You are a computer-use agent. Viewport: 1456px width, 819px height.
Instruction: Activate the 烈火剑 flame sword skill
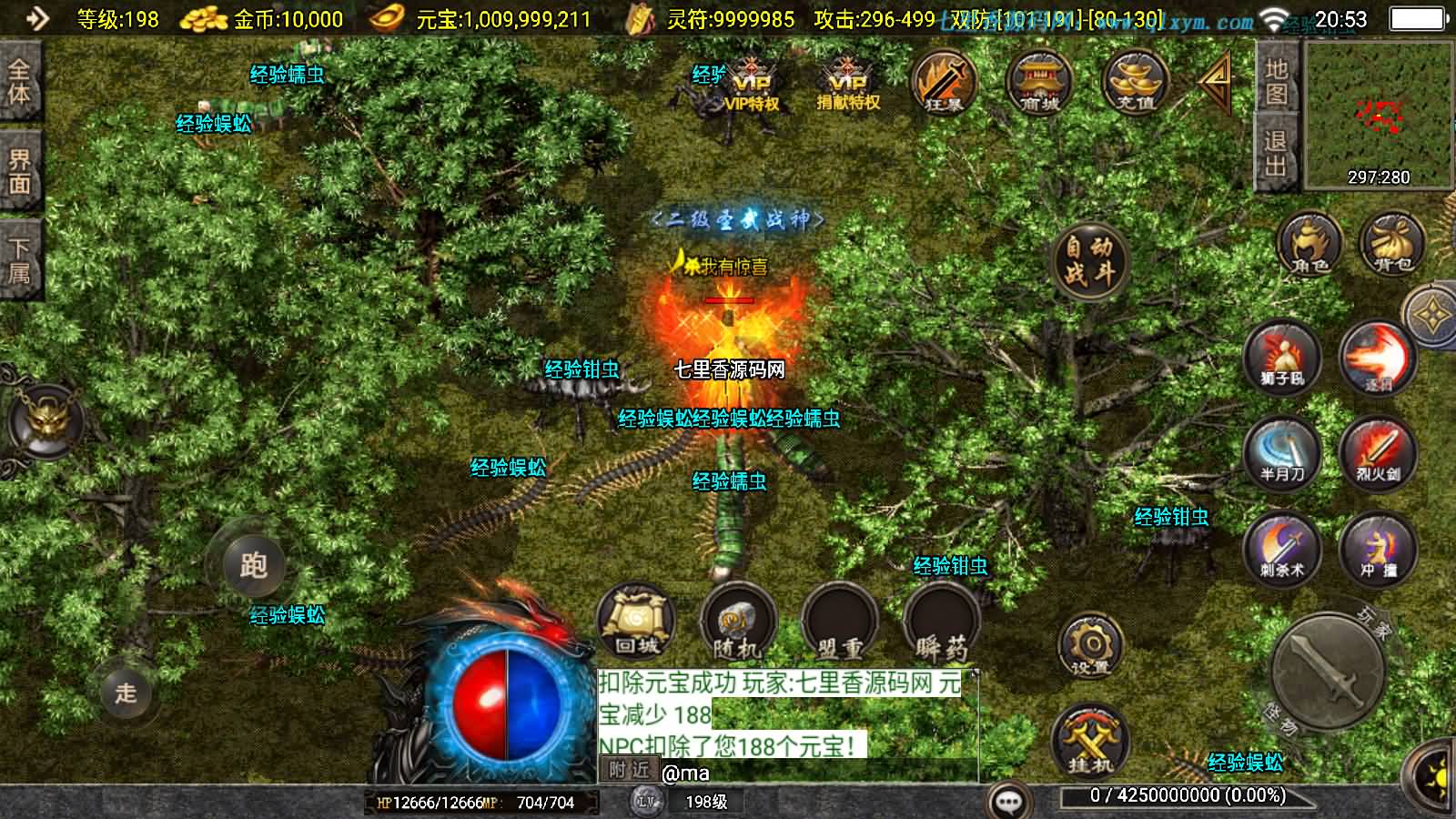[x=1378, y=453]
